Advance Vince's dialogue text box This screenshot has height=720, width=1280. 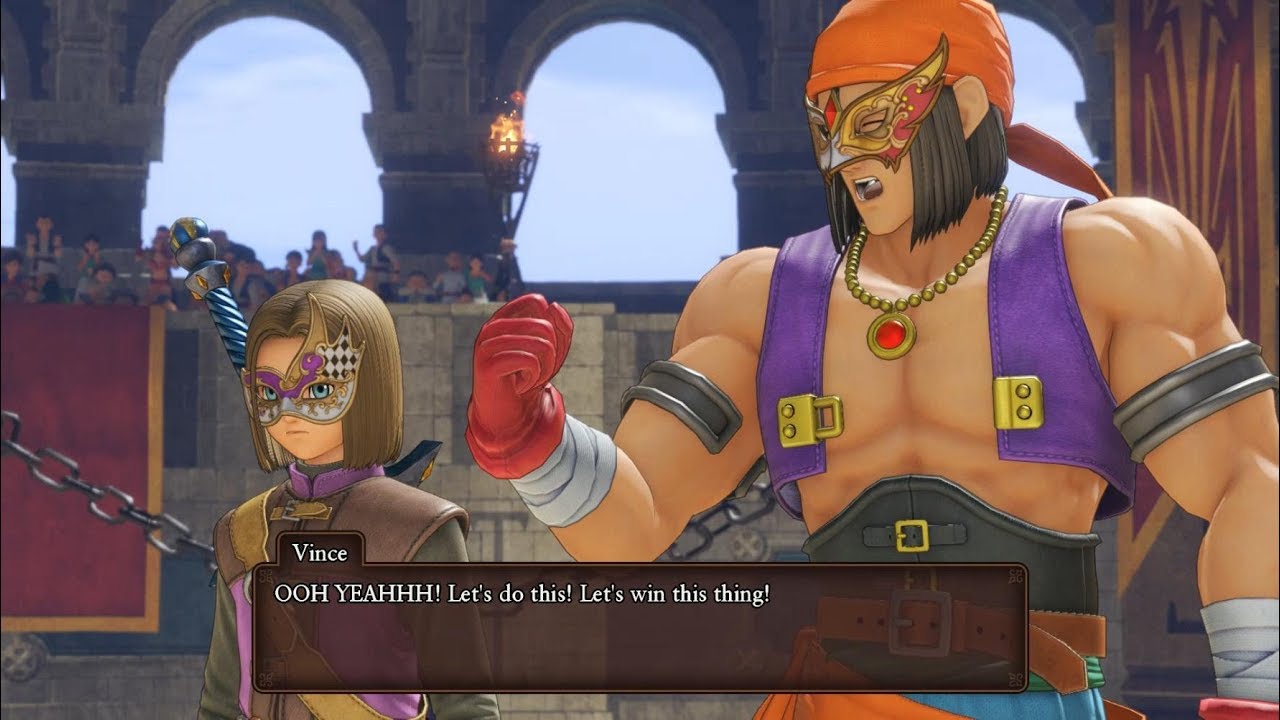[x=640, y=627]
